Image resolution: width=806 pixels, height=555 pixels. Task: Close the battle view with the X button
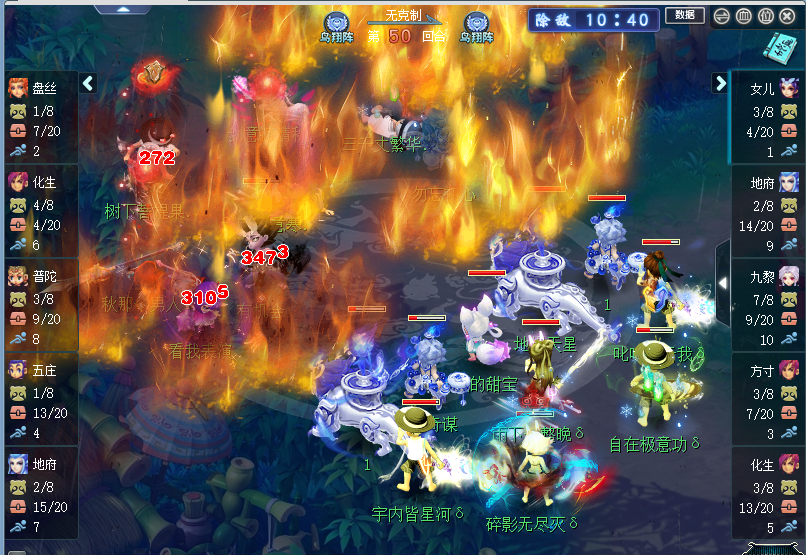click(787, 16)
